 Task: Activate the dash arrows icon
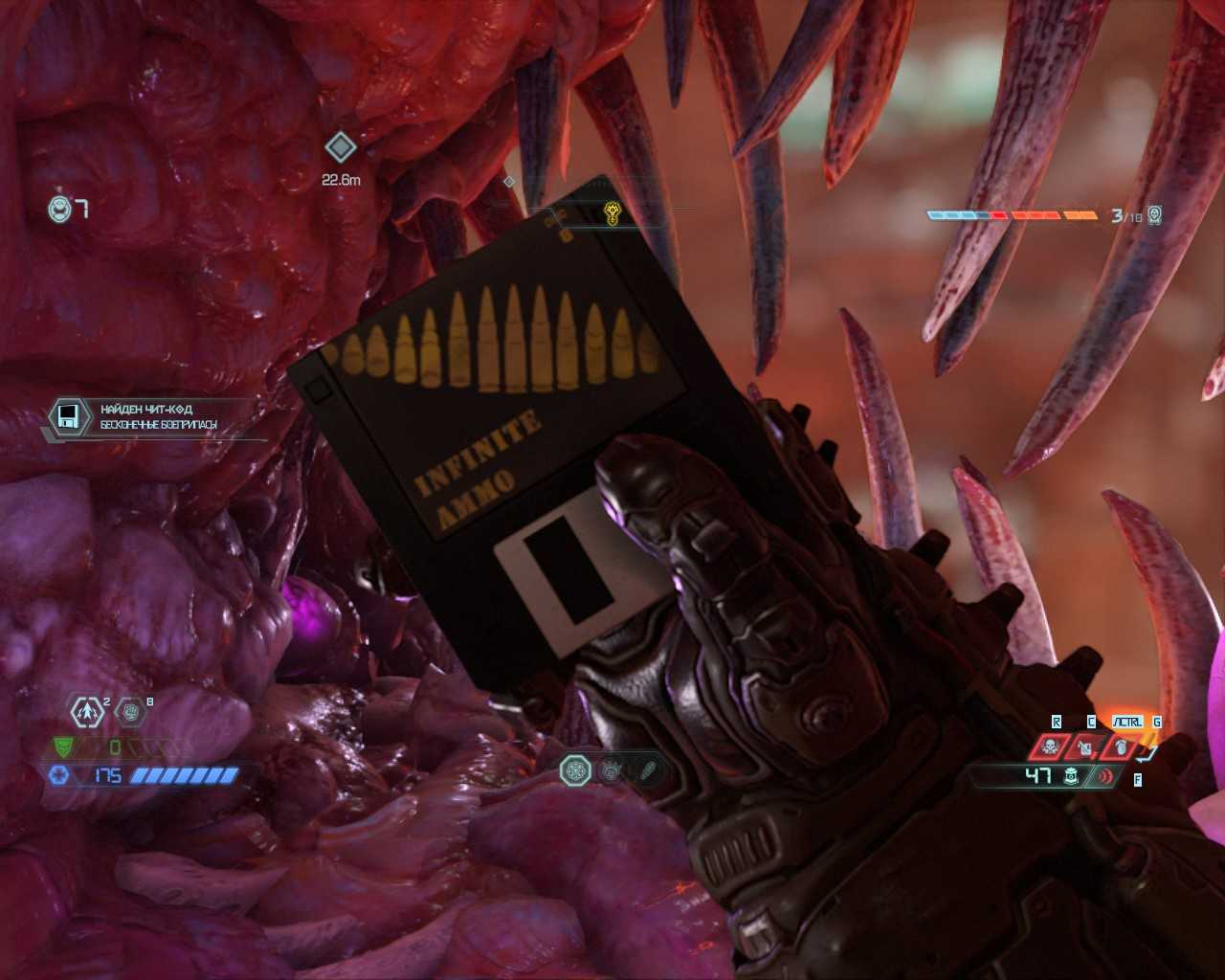point(89,711)
